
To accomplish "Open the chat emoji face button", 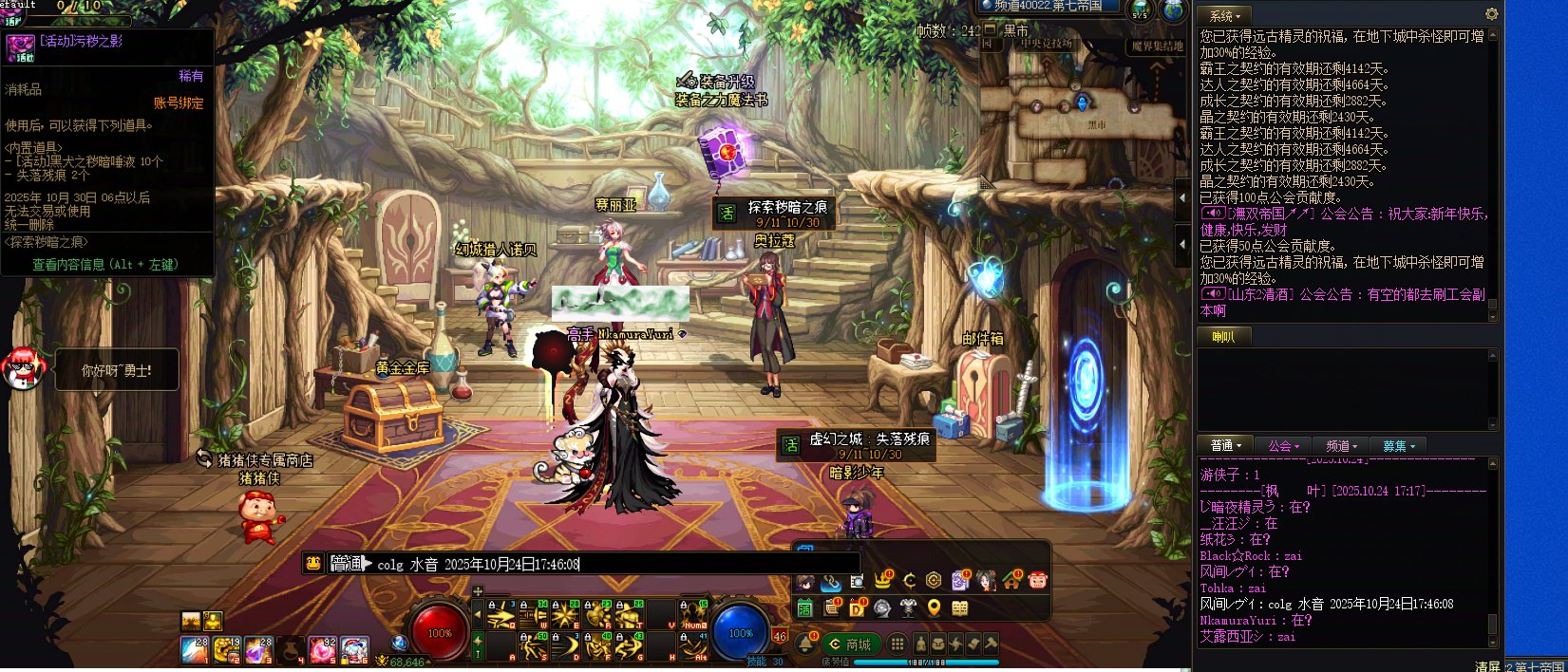I will 313,563.
